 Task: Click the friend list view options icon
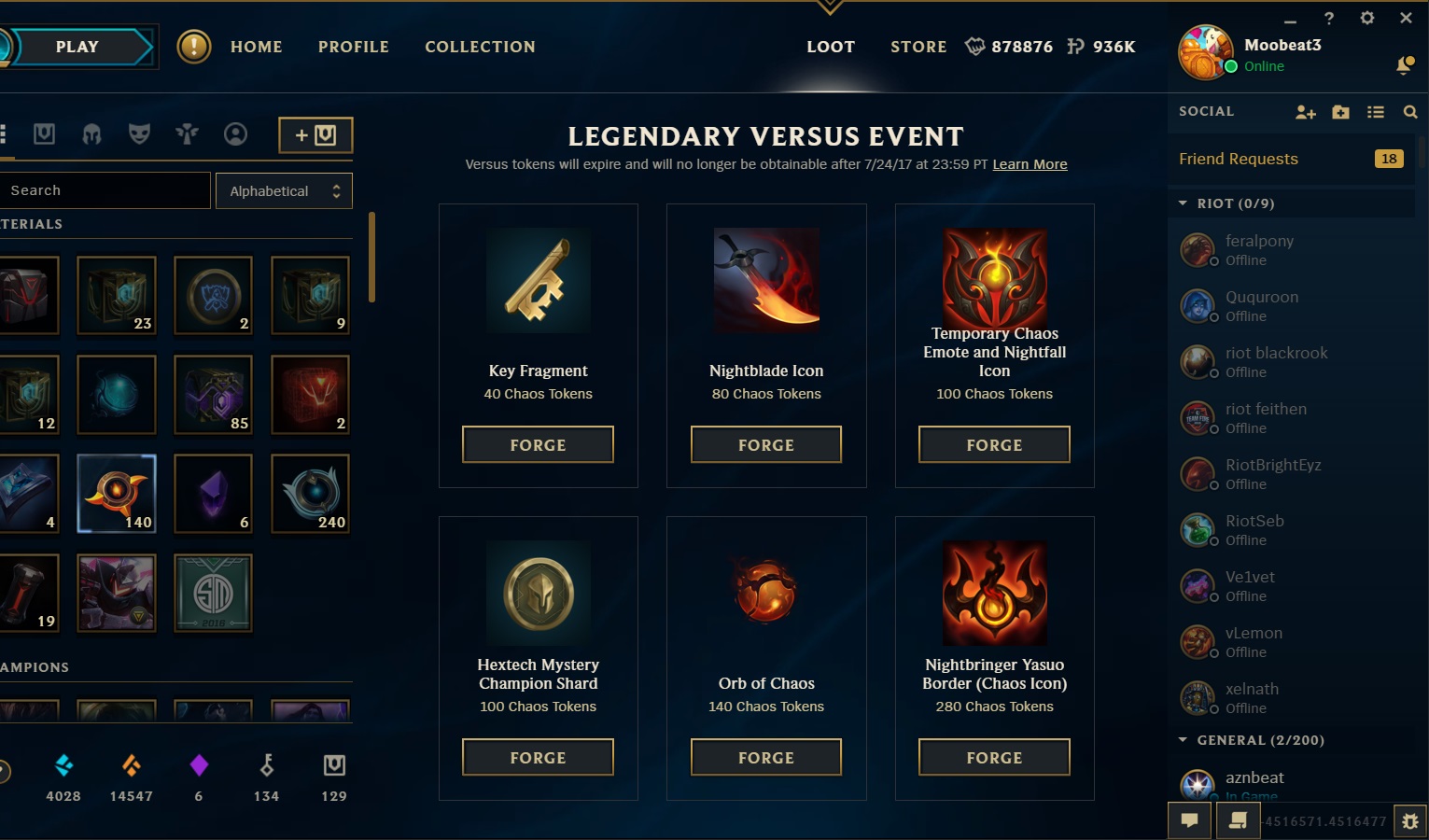coord(1375,111)
